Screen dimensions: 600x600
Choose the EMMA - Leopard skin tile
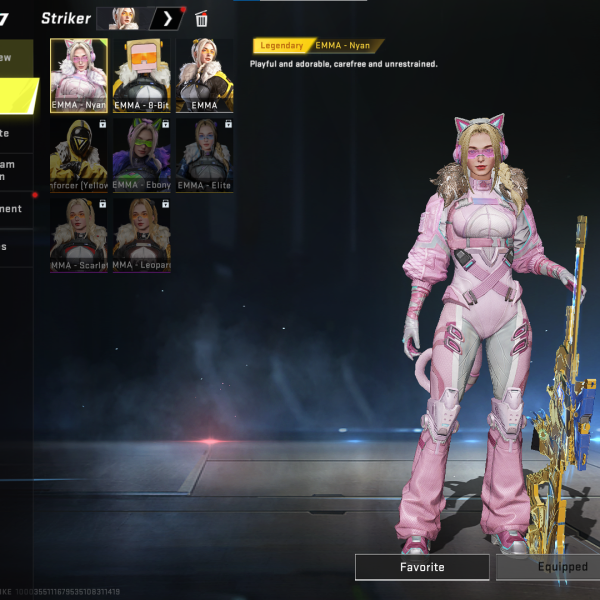click(141, 234)
